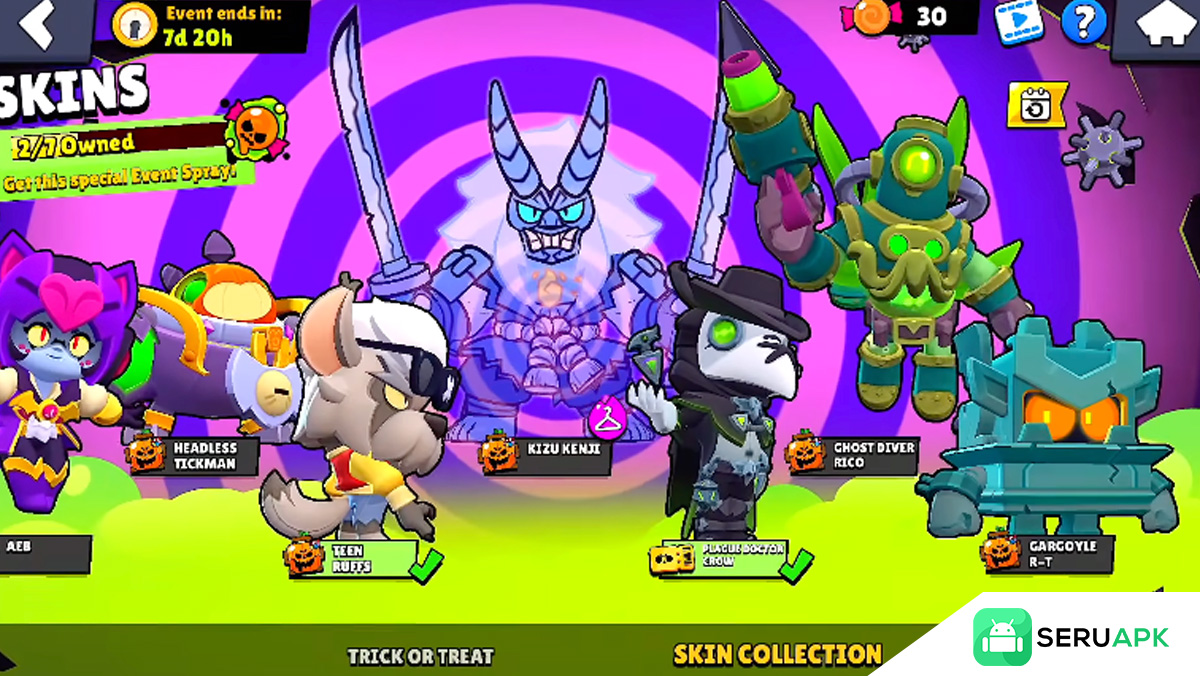Select the Teen Ruffs skin
This screenshot has width=1200, height=676.
click(x=353, y=558)
